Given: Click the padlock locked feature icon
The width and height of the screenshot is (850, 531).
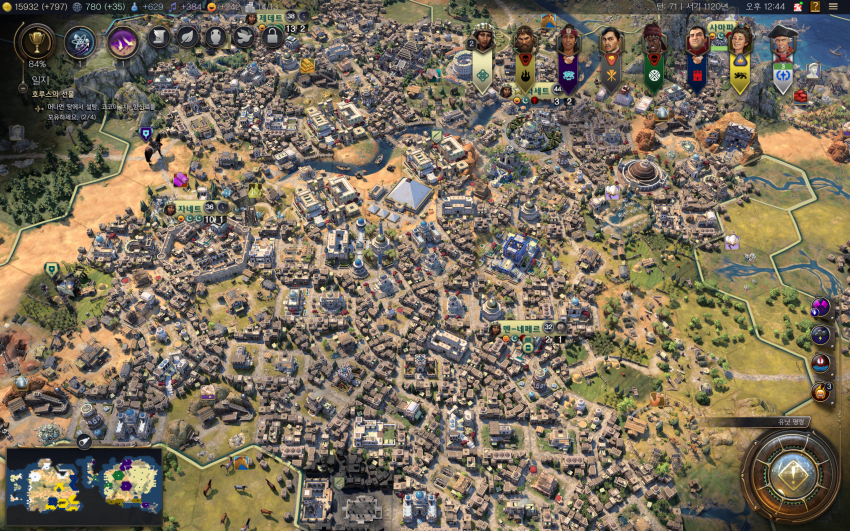Looking at the screenshot, I should (271, 37).
